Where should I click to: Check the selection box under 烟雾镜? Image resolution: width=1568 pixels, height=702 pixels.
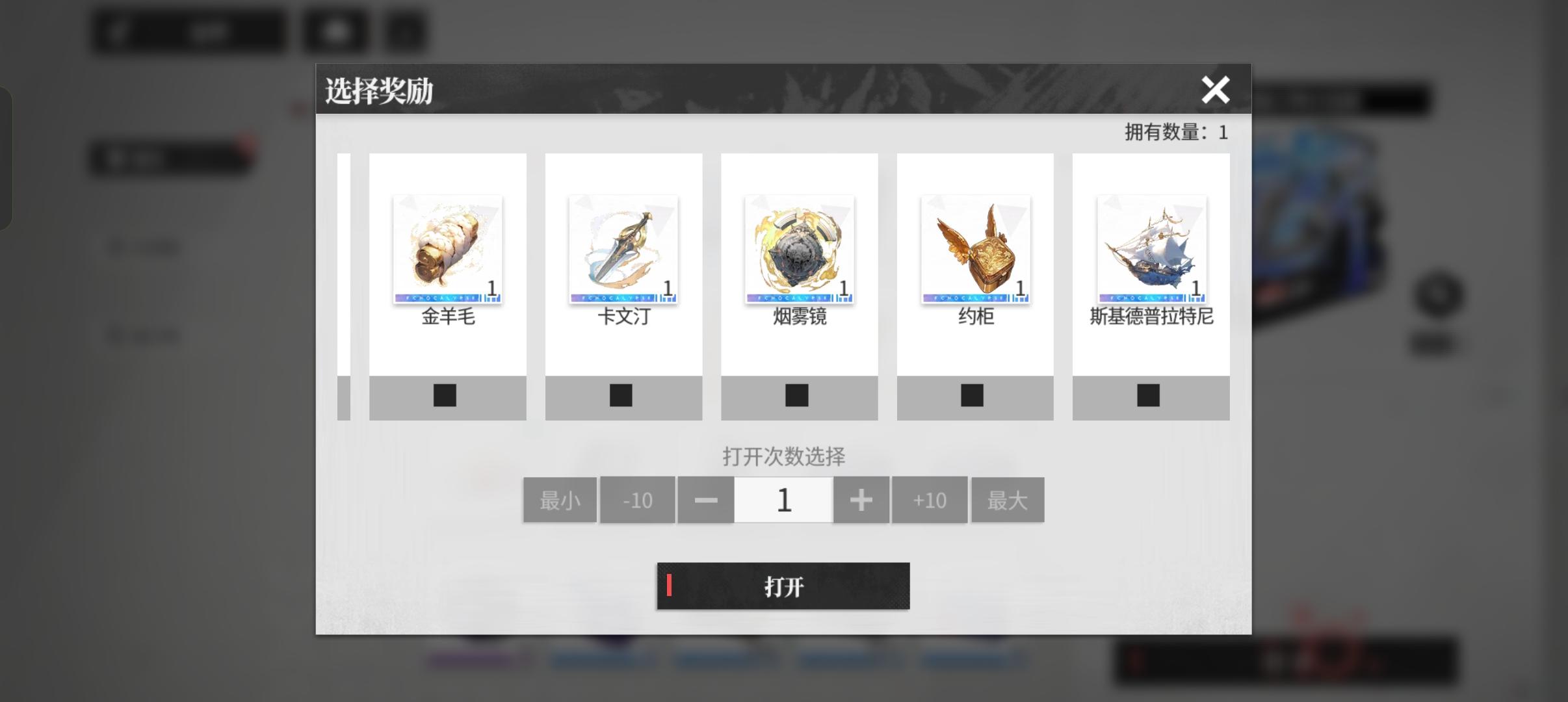(798, 395)
